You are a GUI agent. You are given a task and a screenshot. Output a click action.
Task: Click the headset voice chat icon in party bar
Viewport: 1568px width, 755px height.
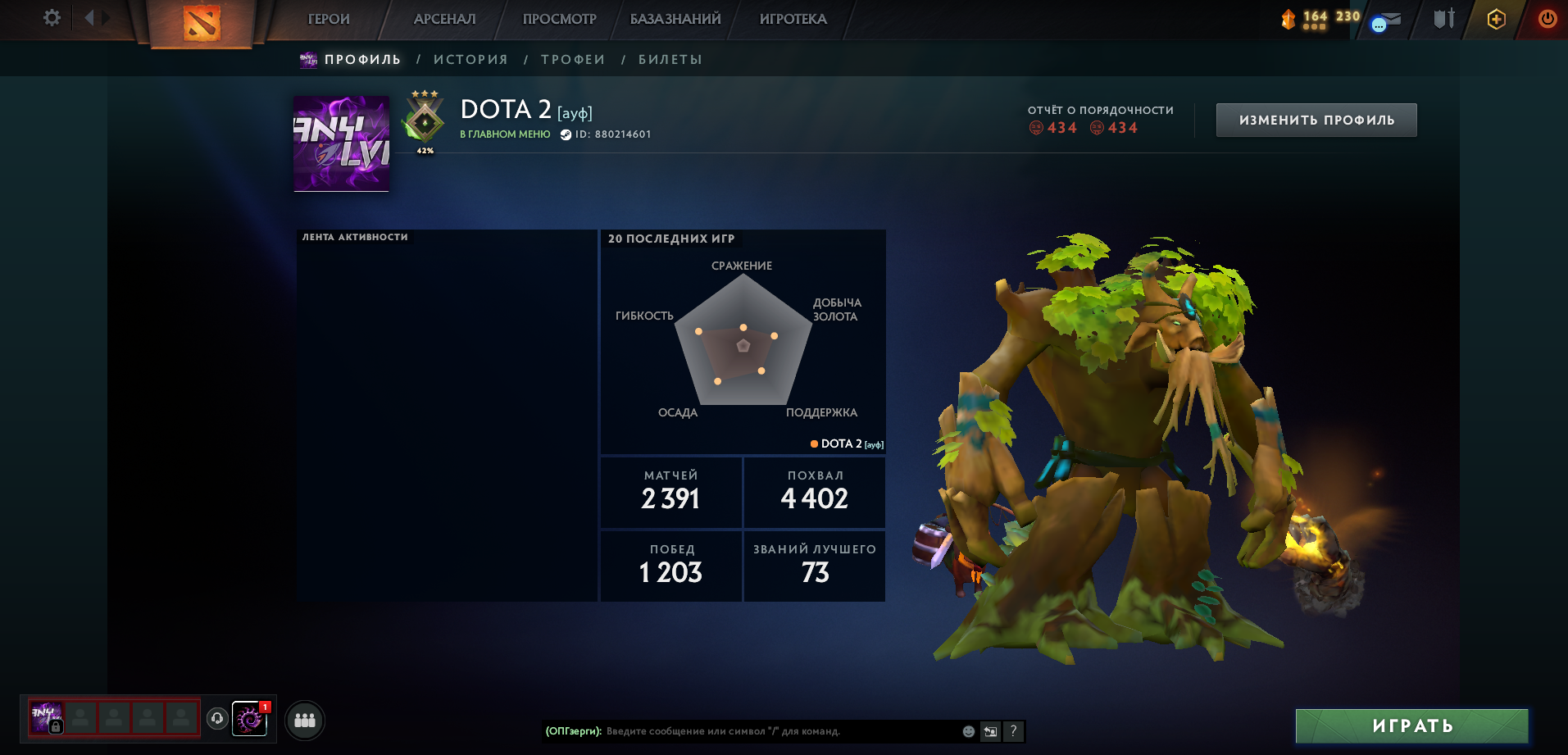click(x=216, y=721)
